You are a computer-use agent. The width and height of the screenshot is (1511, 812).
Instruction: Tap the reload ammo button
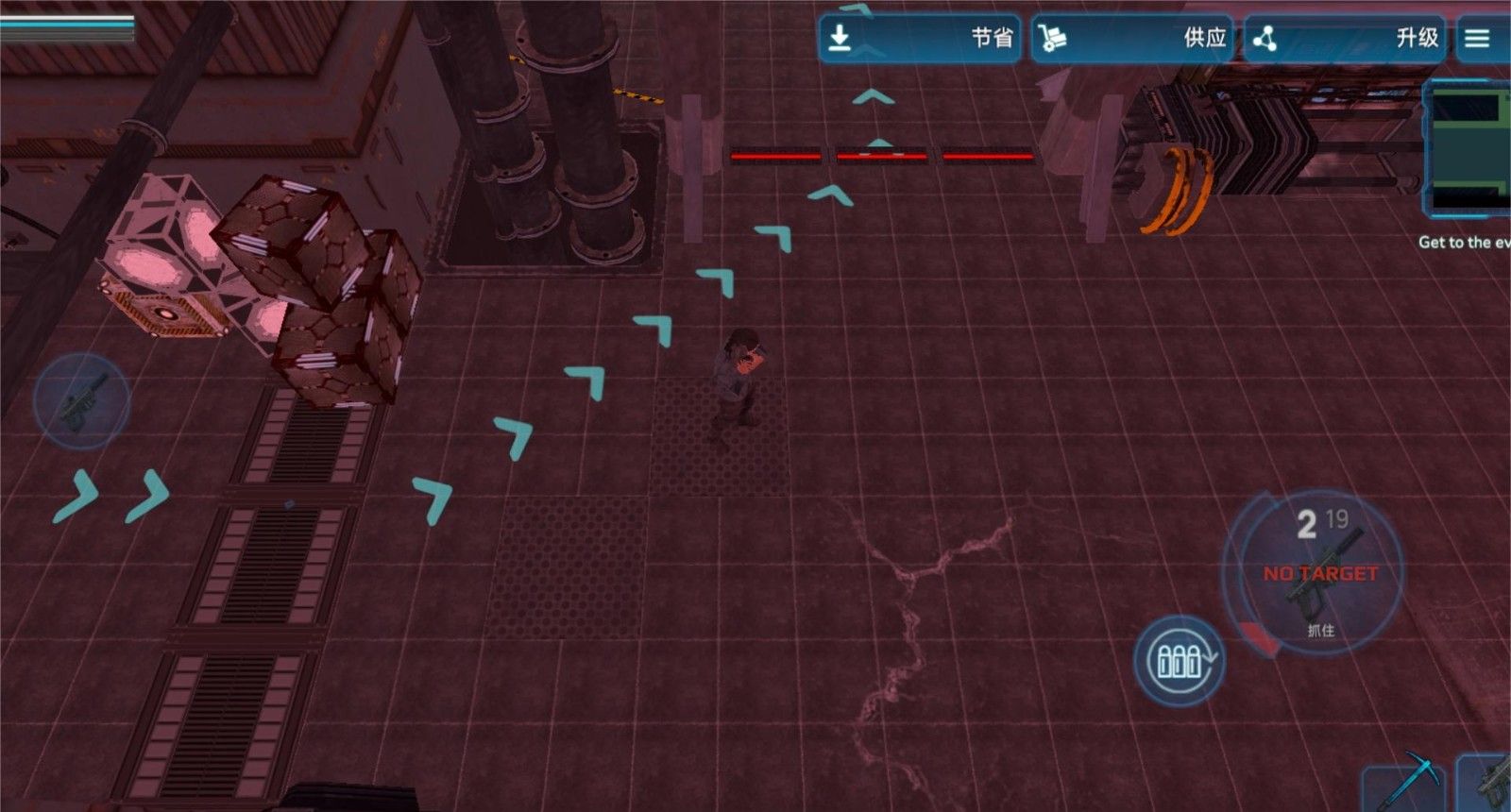click(x=1179, y=660)
